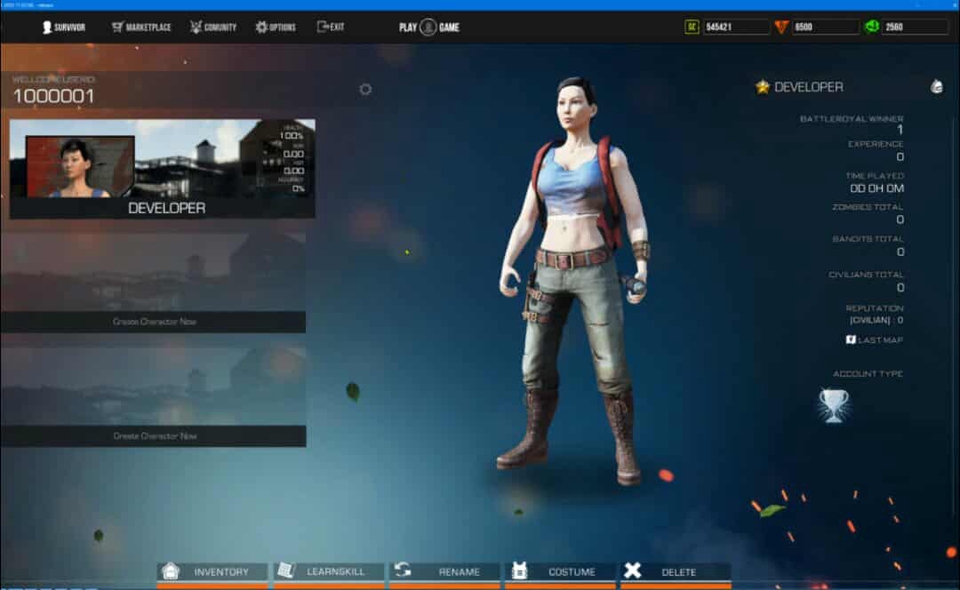Image resolution: width=960 pixels, height=590 pixels.
Task: Click the SC currency icon
Action: click(691, 27)
